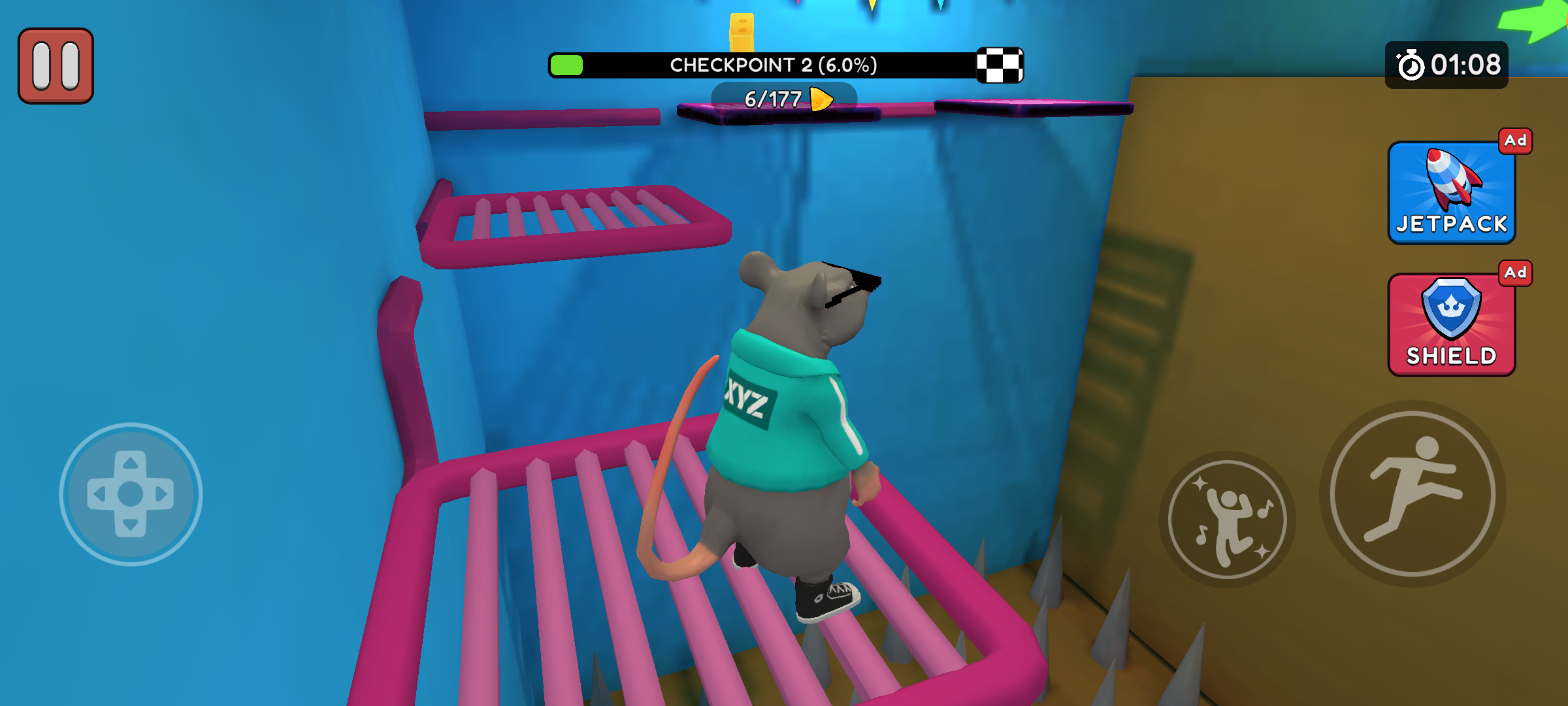Tap the virtual directional joystick
The image size is (1568, 706).
coord(131,494)
